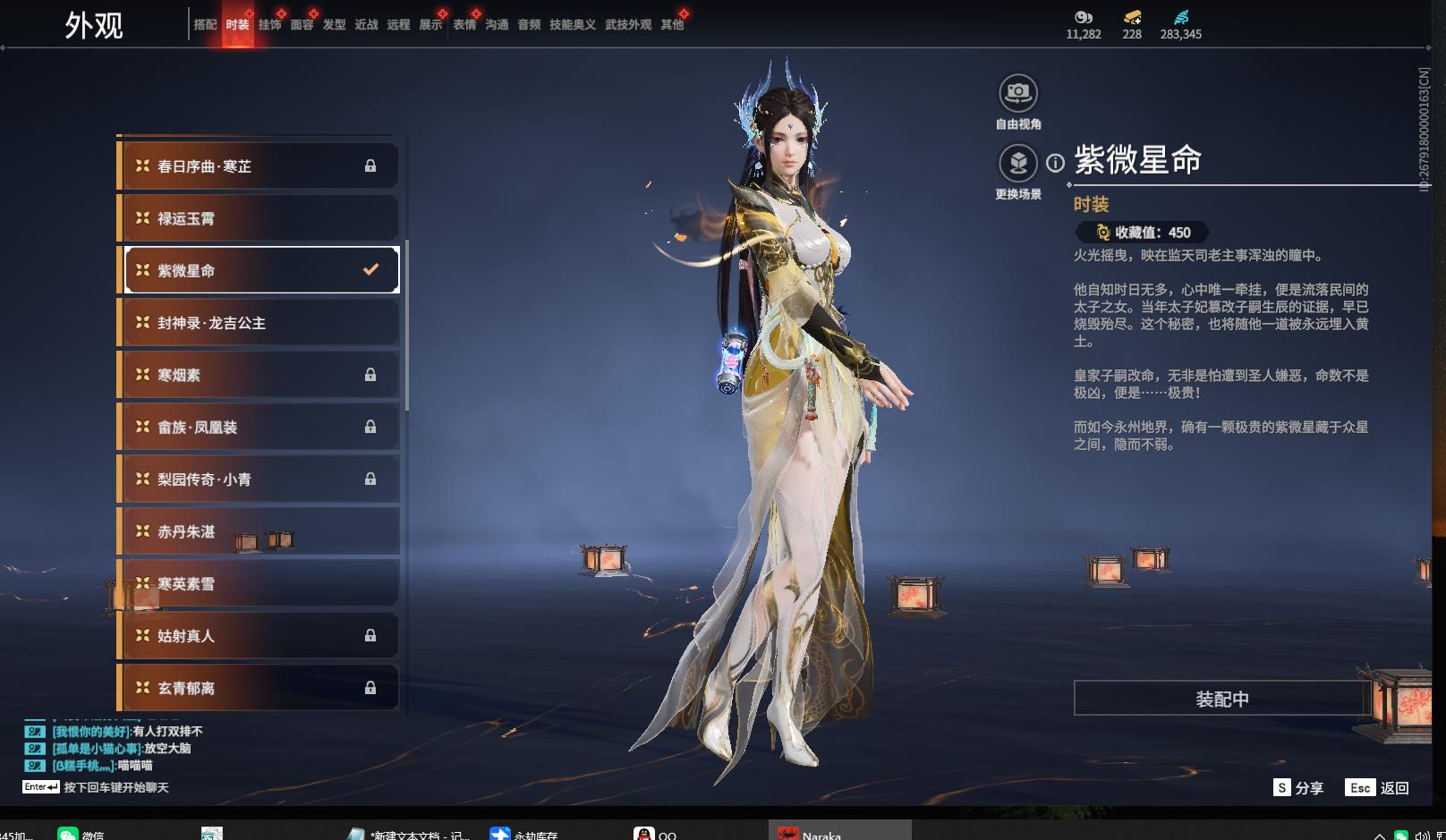Select the 赤丹朱湛 outfit row
1446x840 pixels.
click(259, 531)
